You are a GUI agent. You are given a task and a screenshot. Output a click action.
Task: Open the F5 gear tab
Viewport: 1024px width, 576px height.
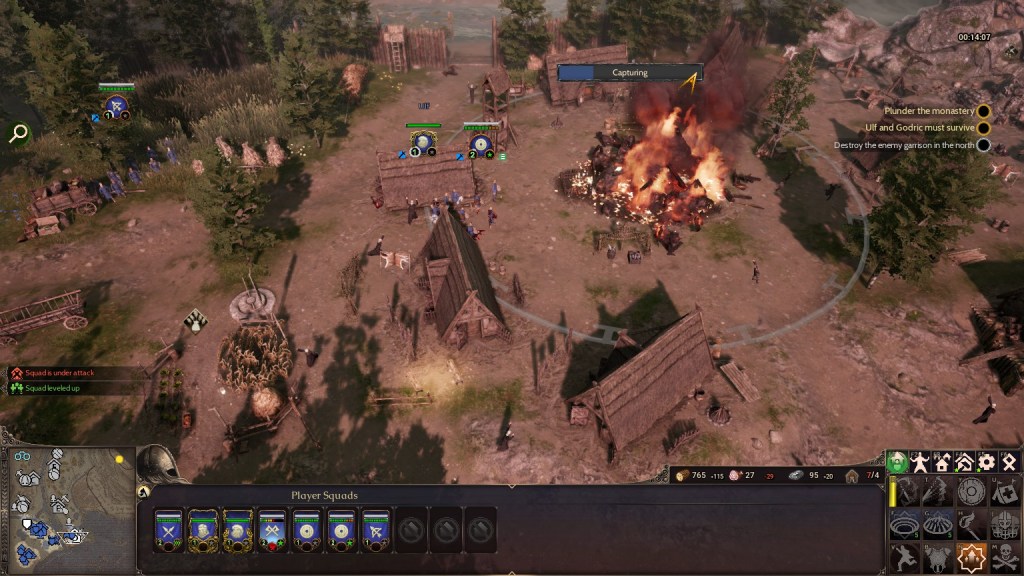point(987,462)
